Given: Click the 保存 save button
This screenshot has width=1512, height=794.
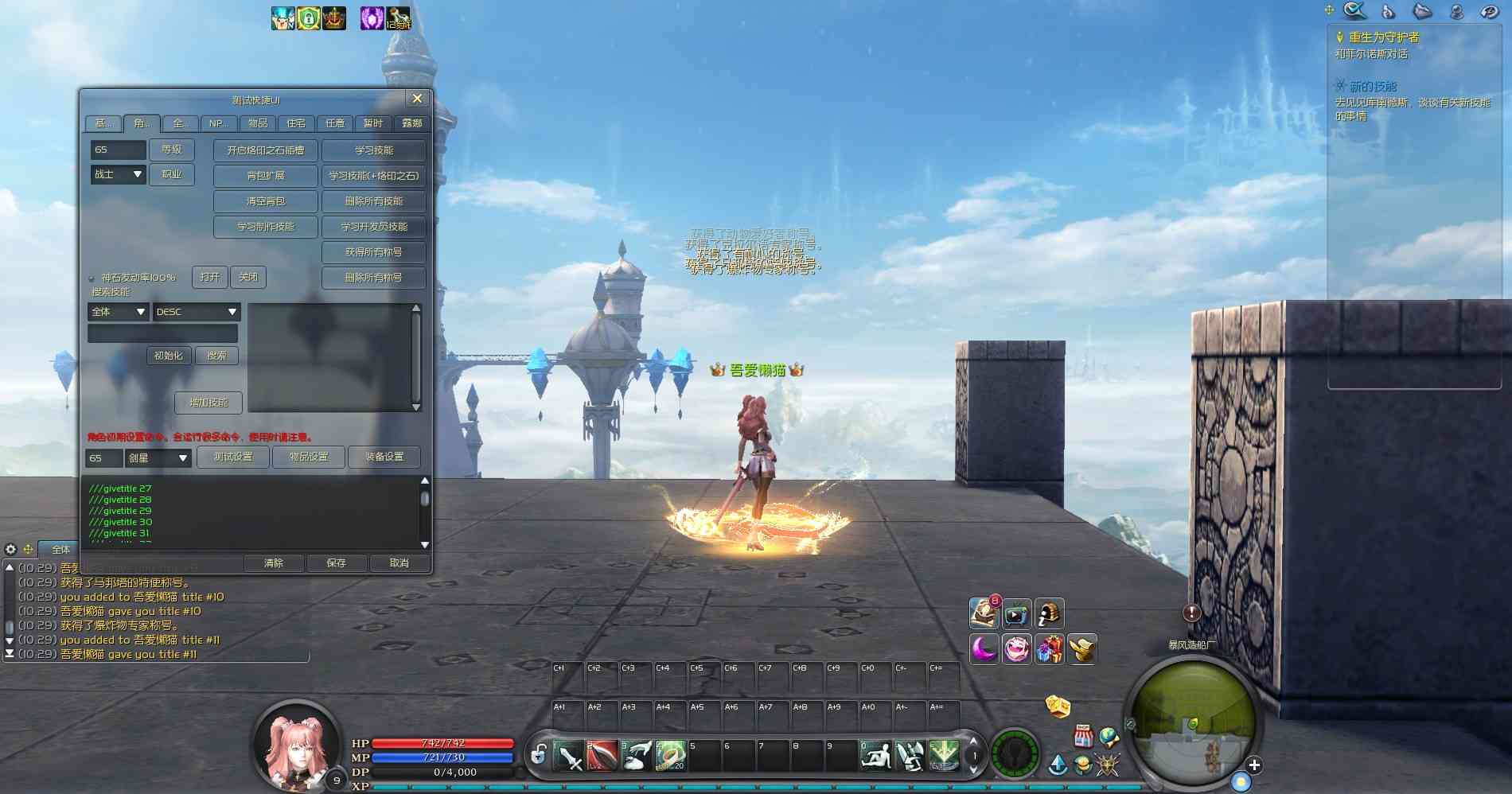Looking at the screenshot, I should coord(336,563).
